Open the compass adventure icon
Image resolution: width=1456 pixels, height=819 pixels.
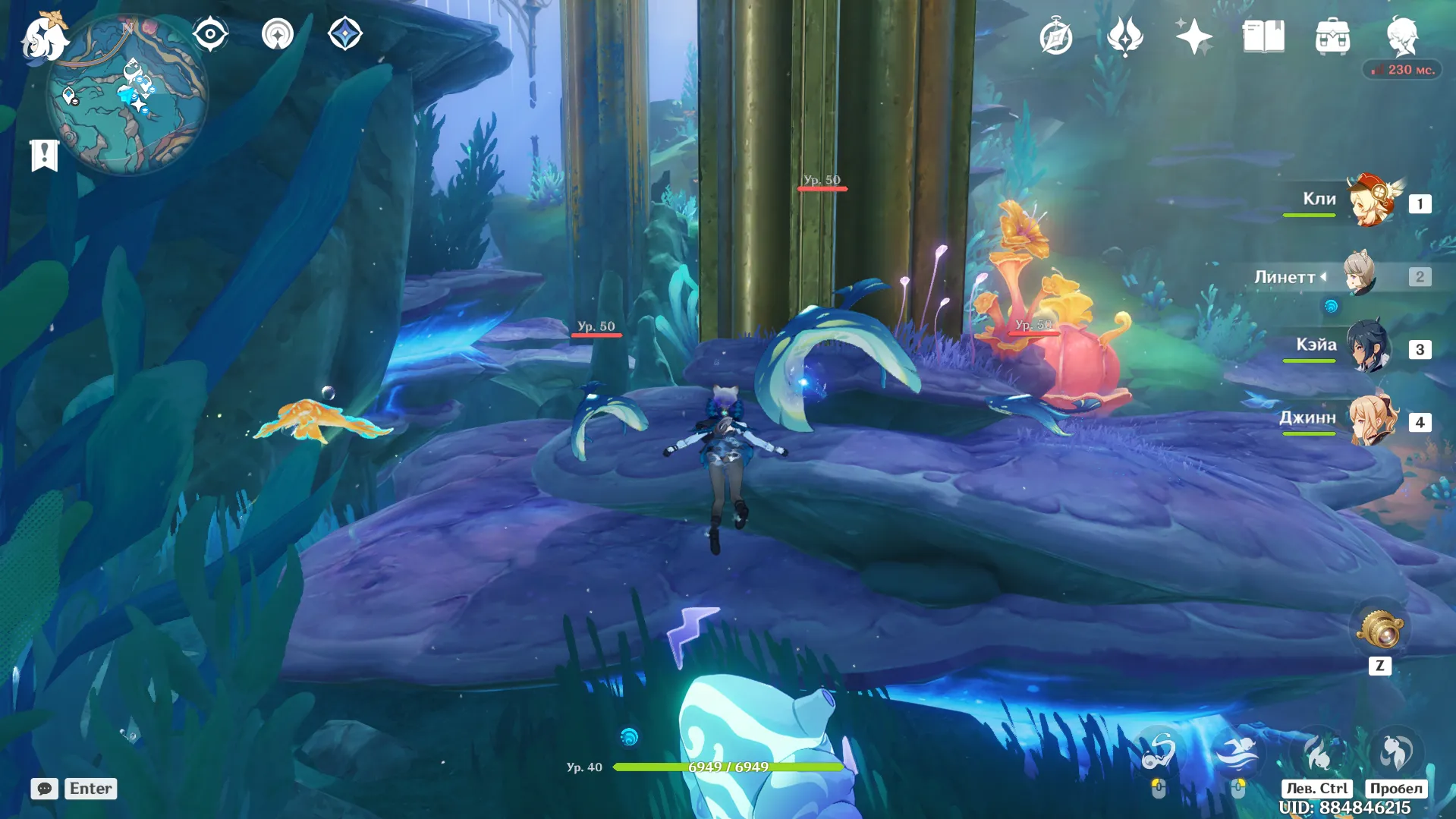tap(1055, 37)
